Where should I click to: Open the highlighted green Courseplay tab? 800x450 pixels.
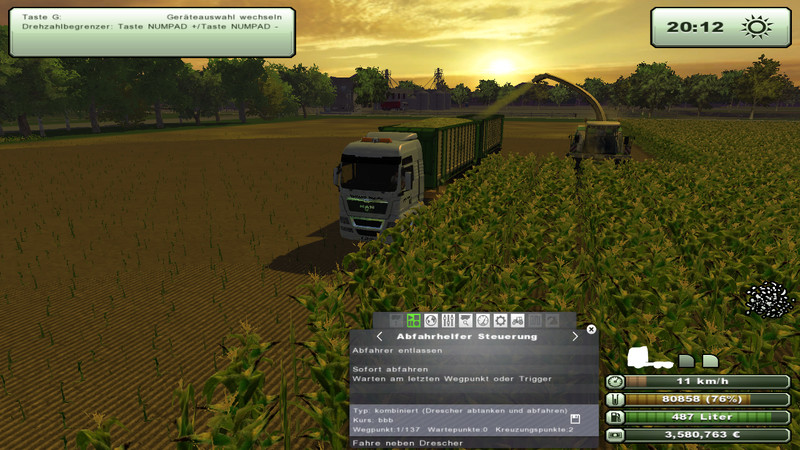point(414,321)
